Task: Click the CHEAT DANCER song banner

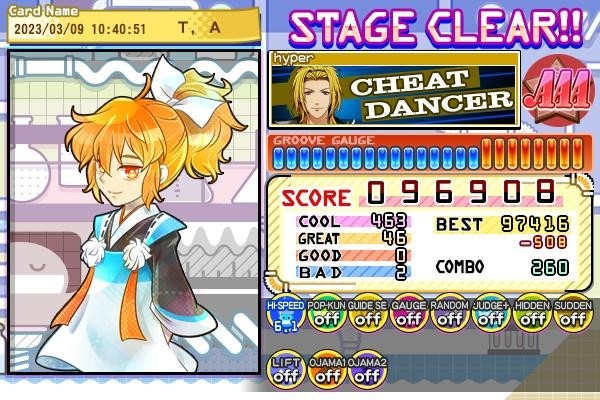Action: coord(395,91)
